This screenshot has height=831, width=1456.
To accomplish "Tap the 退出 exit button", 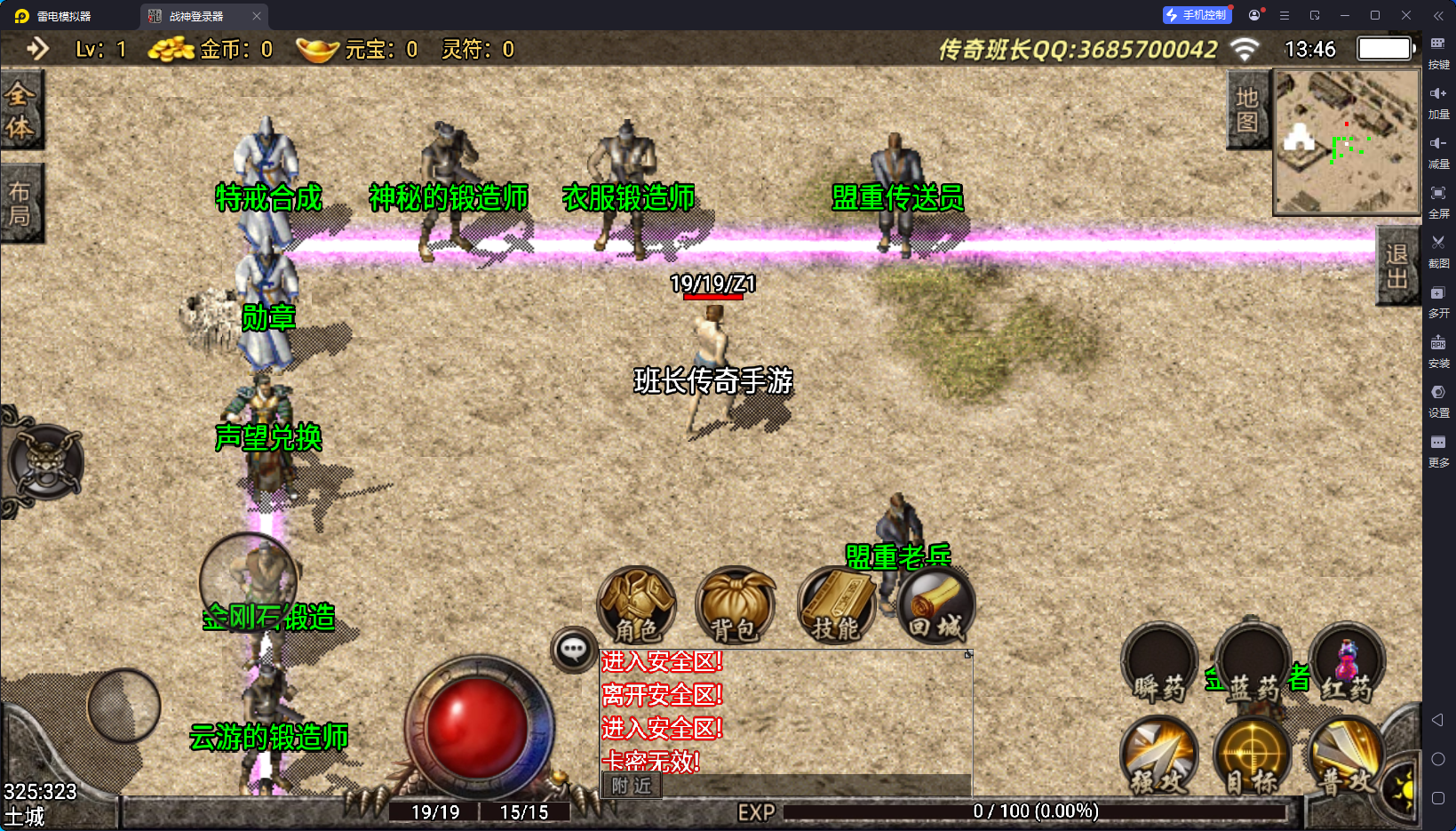I will 1397,266.
